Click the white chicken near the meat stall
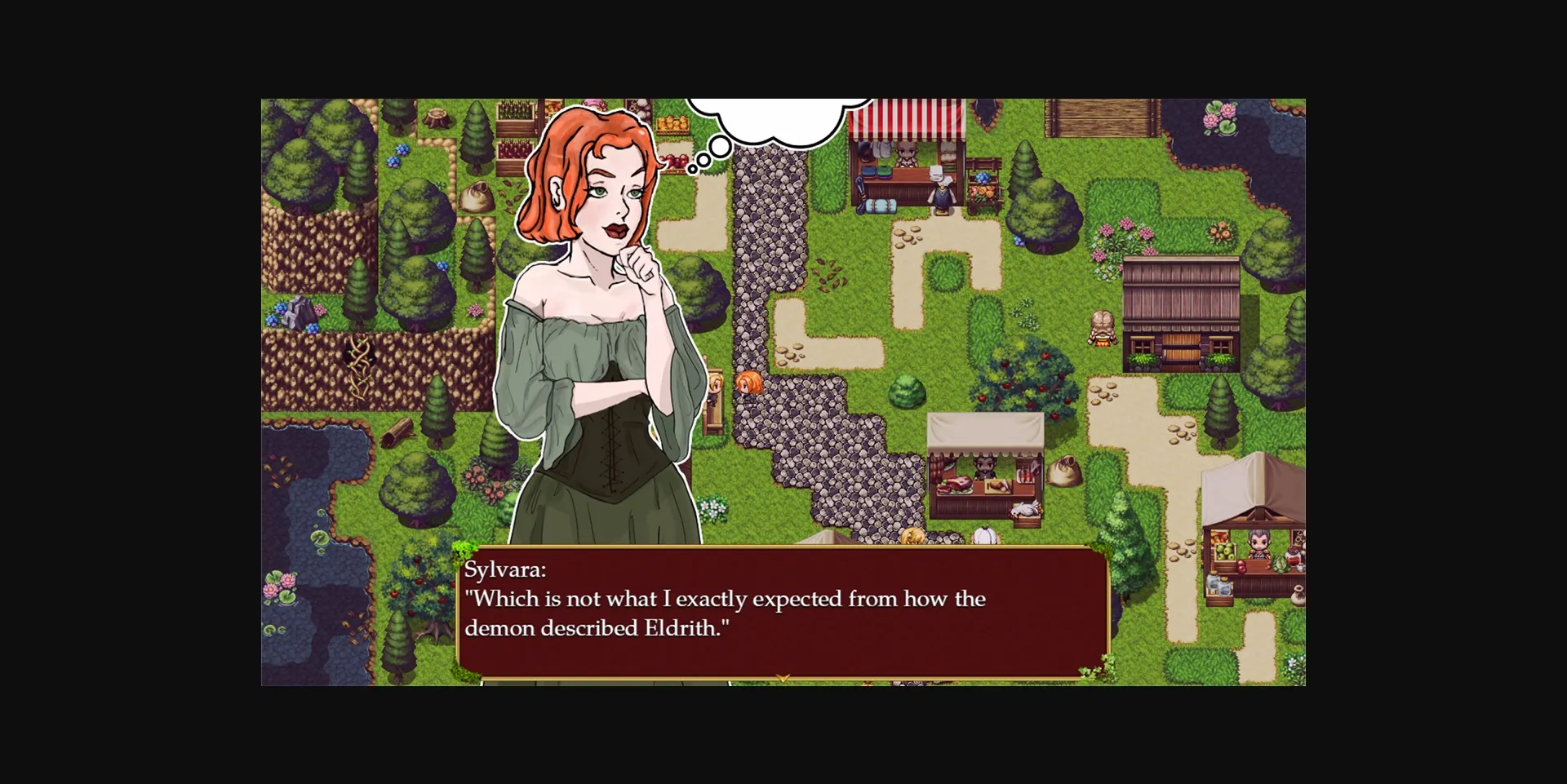The height and width of the screenshot is (784, 1567). [x=1024, y=509]
